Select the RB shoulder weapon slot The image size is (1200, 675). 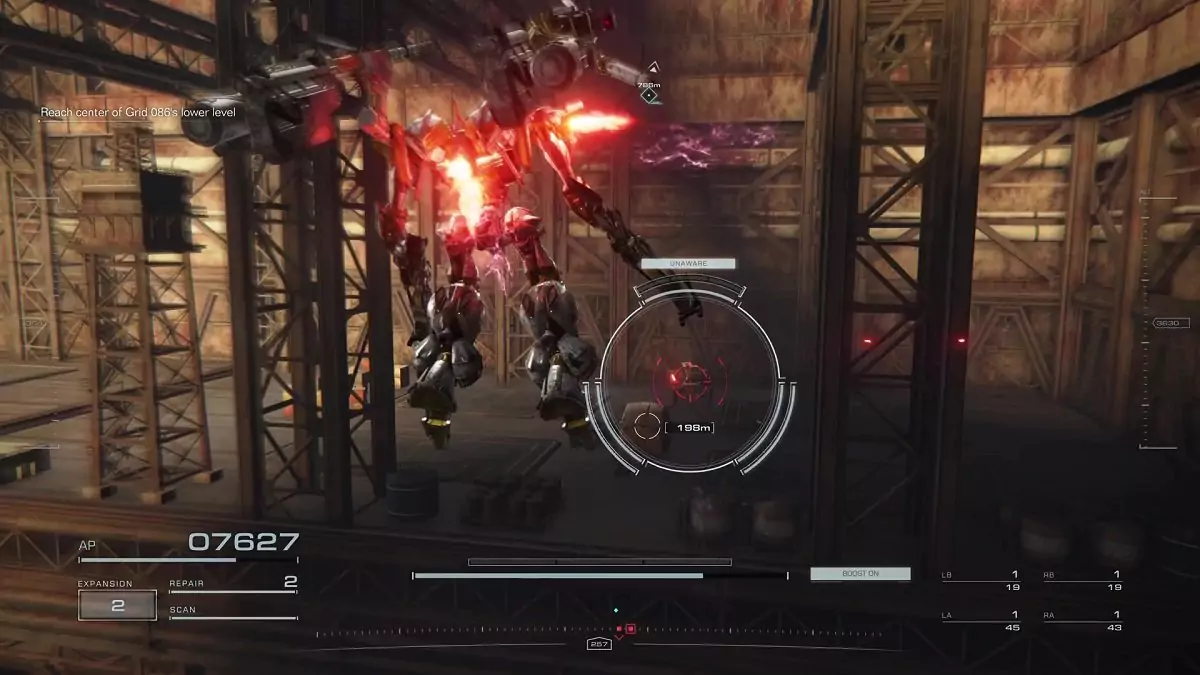tap(1082, 581)
